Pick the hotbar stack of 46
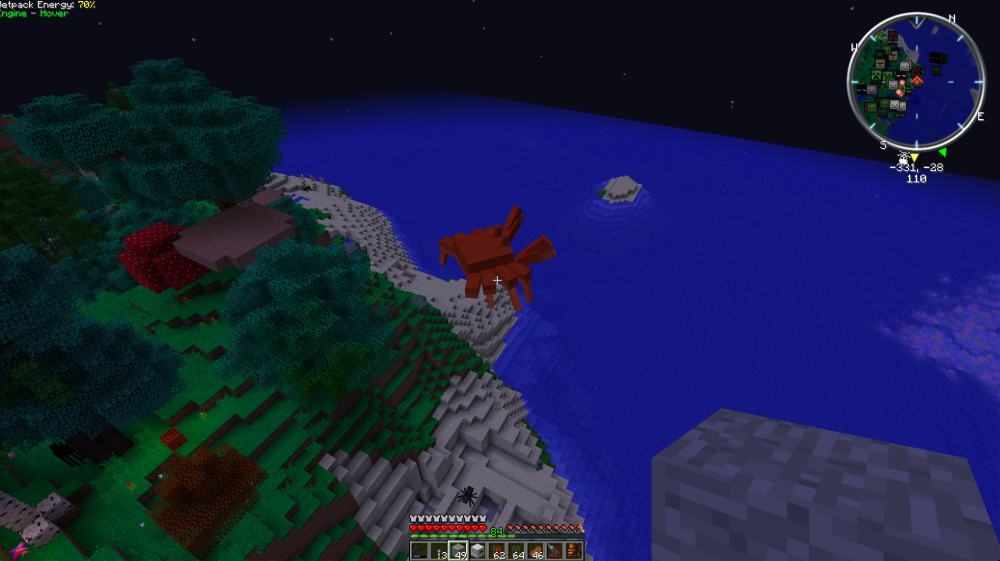Image resolution: width=1000 pixels, height=561 pixels. [x=535, y=550]
